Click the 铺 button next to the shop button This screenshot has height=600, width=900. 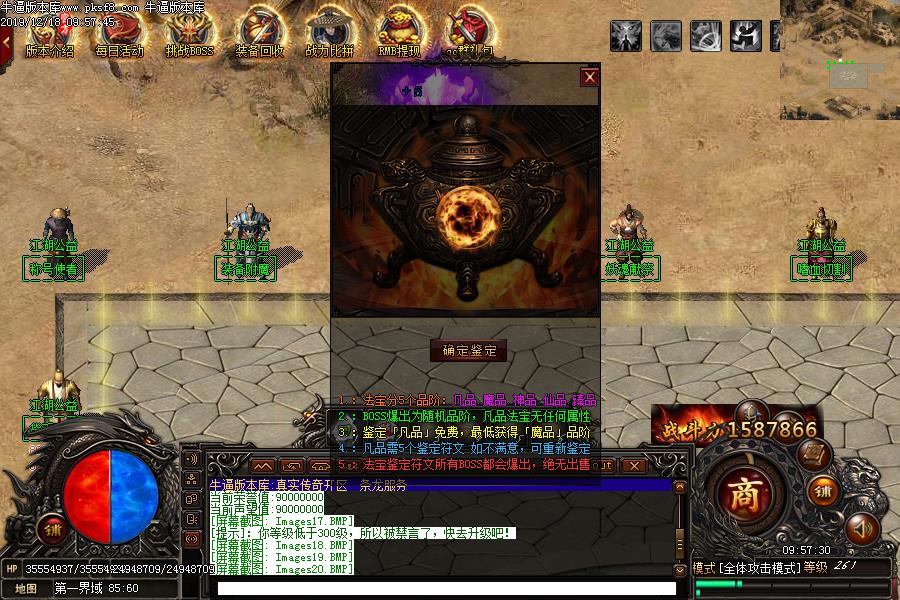click(822, 491)
